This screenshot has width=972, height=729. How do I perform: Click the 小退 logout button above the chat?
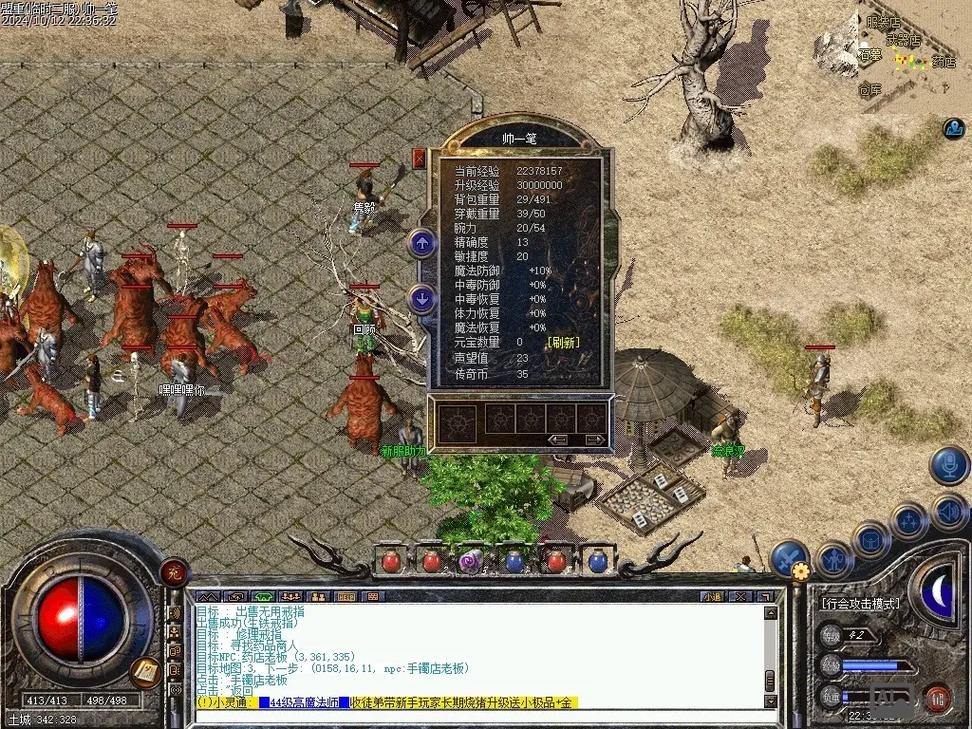711,596
